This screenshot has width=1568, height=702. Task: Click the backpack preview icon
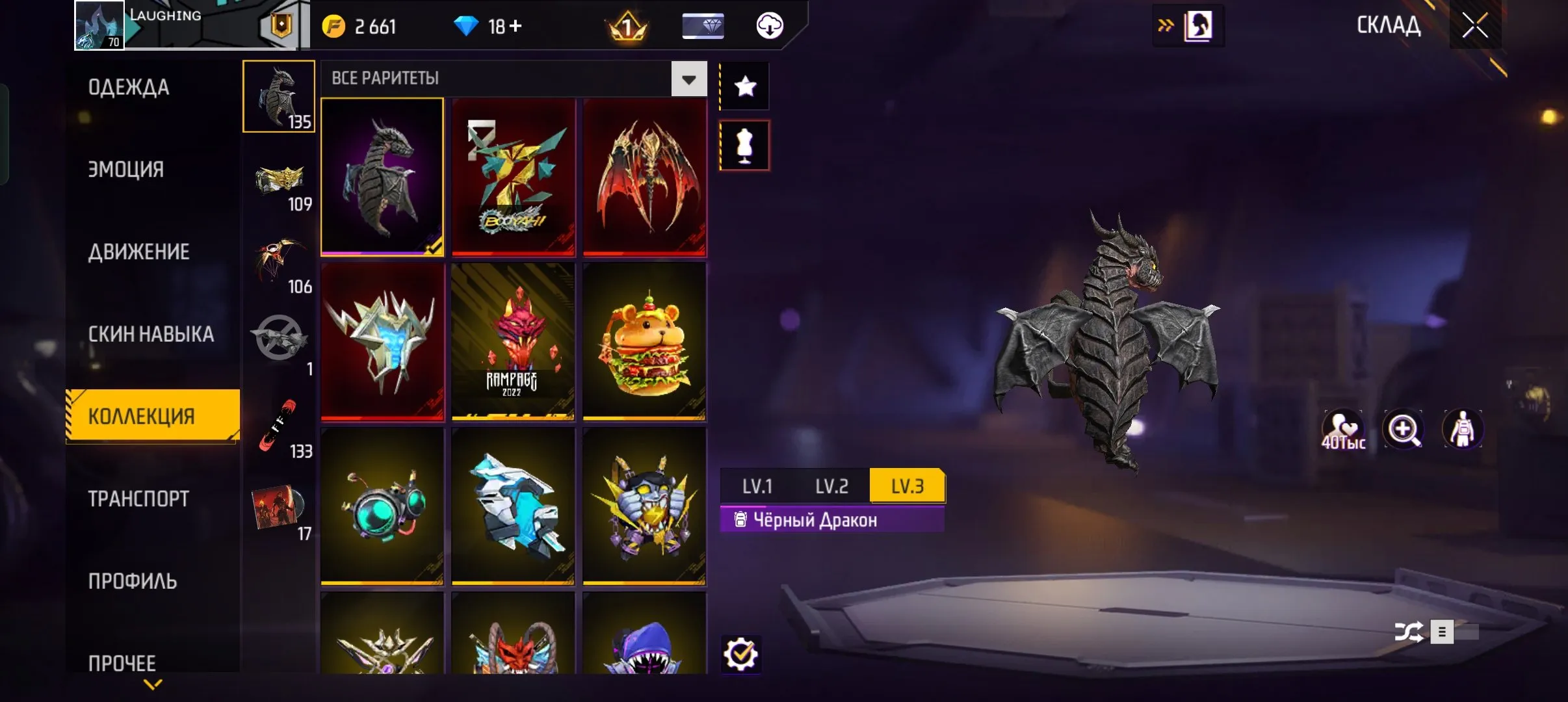point(1465,428)
